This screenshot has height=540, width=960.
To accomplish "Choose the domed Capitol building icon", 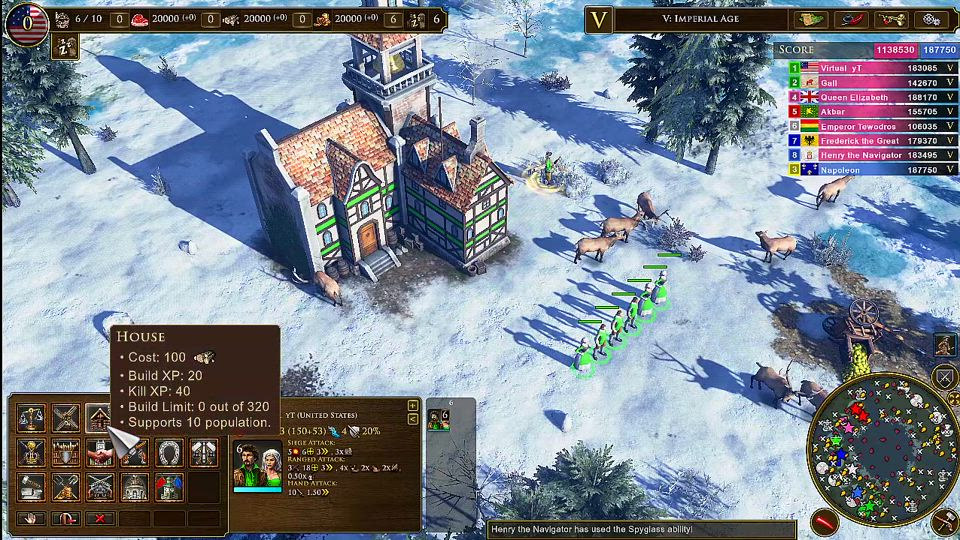I will (x=133, y=487).
